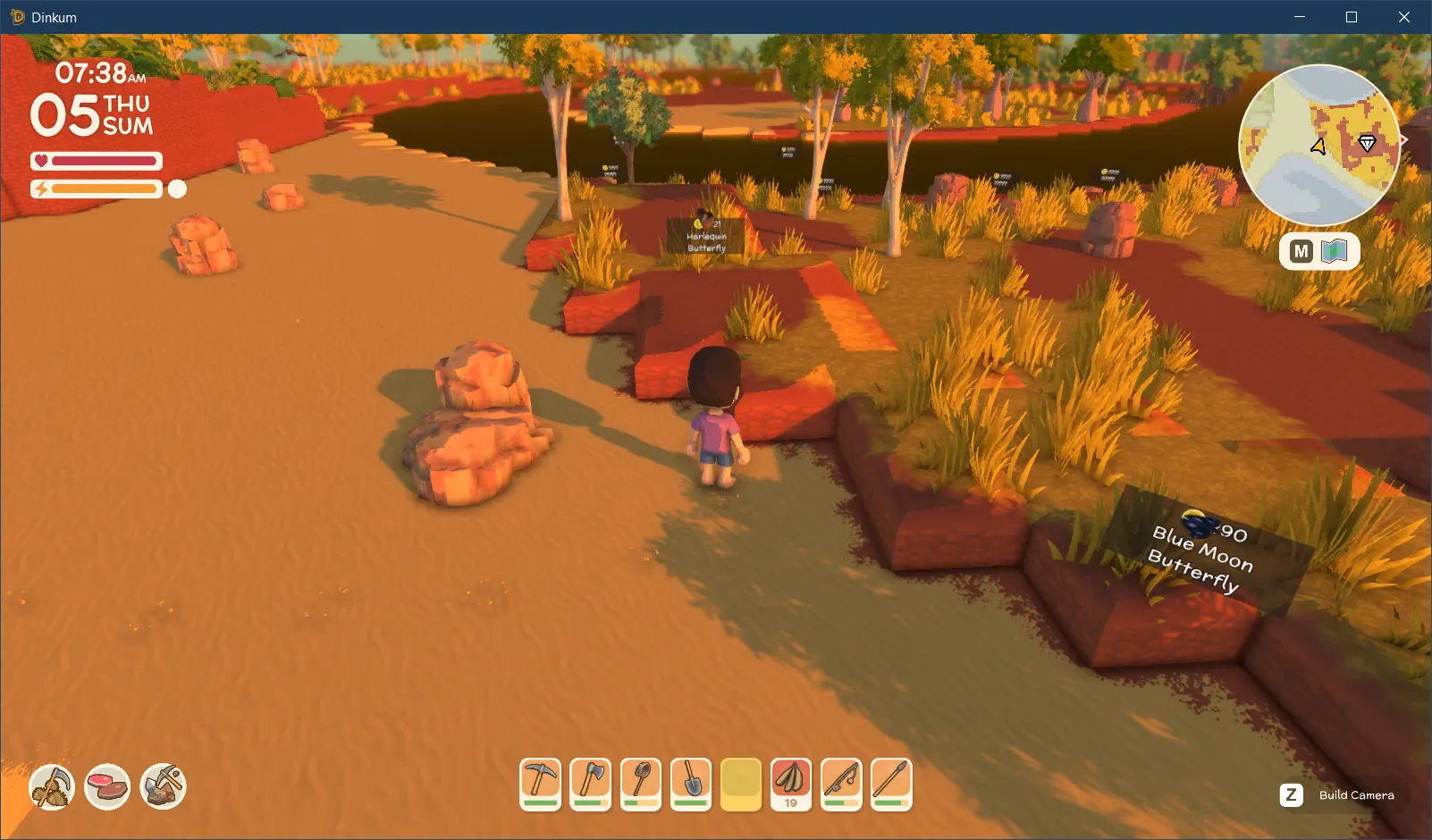Equip the fishing rod from the hotbar
Image resolution: width=1432 pixels, height=840 pixels.
click(x=841, y=784)
